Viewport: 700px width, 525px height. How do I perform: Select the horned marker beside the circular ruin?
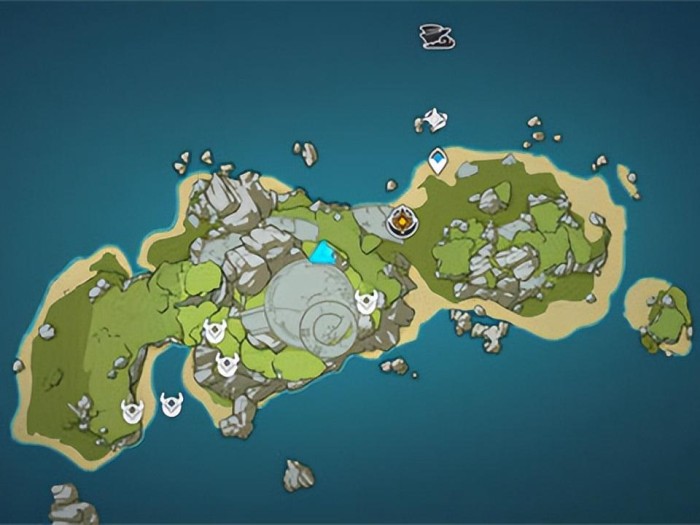click(366, 301)
